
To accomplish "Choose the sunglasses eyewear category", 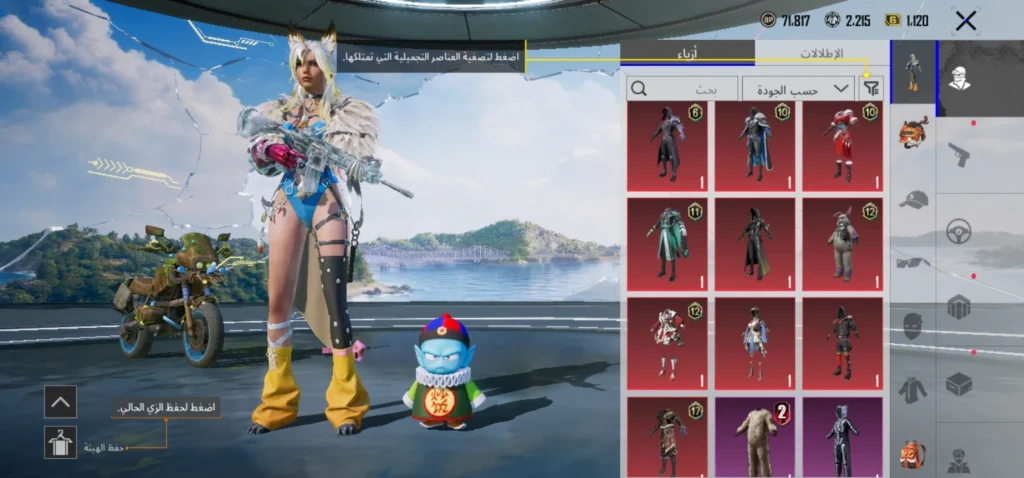I will (x=913, y=263).
